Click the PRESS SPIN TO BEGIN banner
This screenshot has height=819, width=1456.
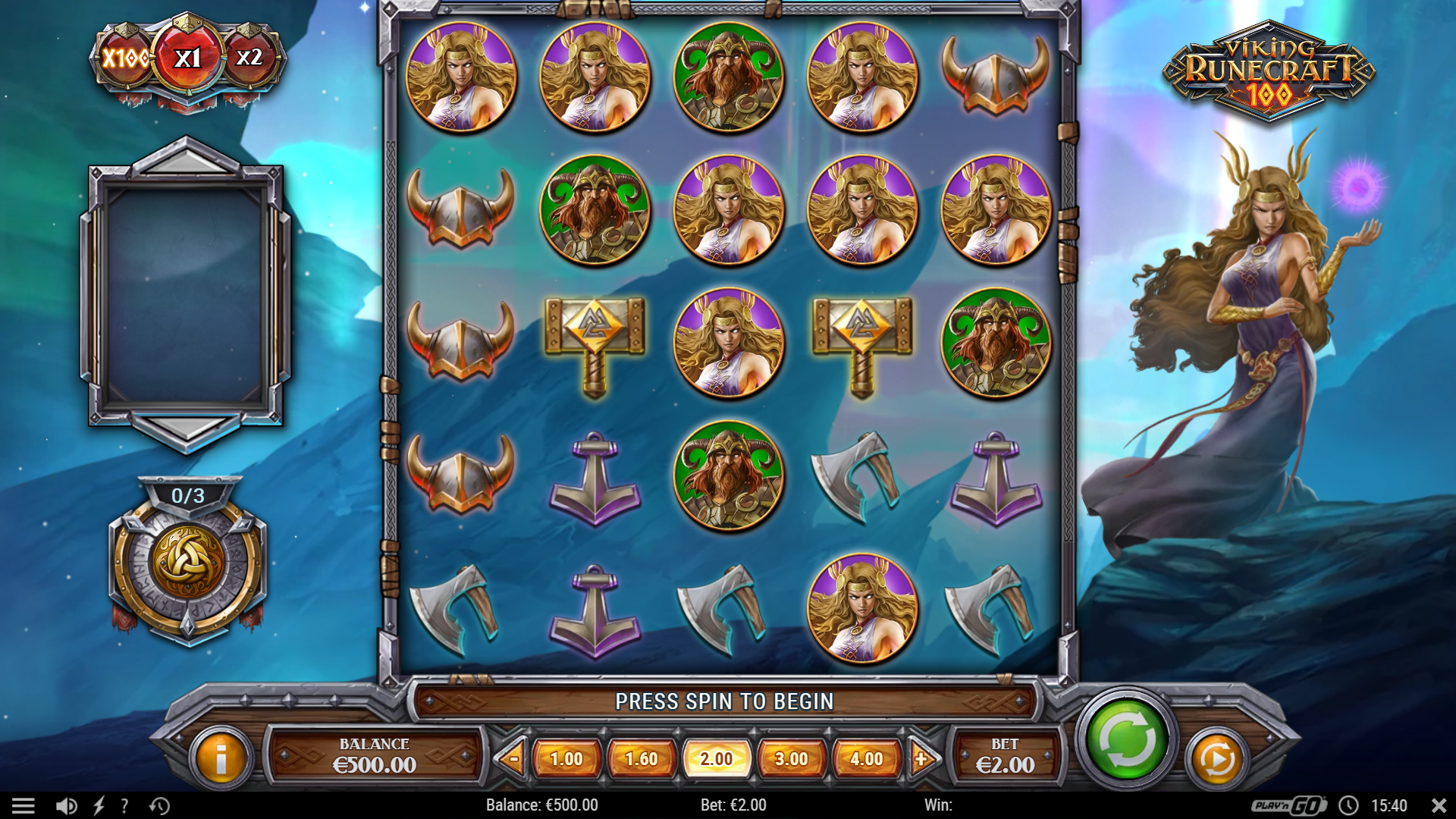pos(724,701)
